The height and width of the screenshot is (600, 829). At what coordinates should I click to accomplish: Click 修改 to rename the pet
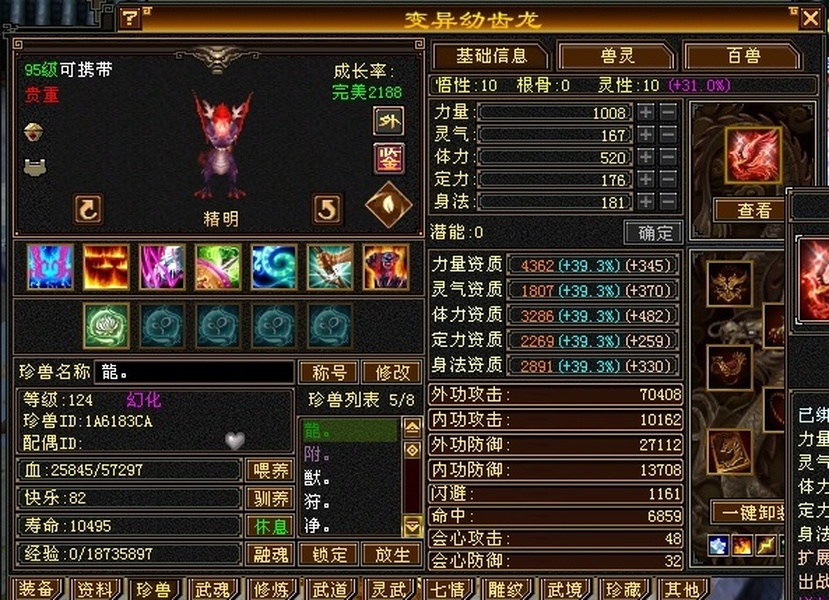tap(392, 372)
